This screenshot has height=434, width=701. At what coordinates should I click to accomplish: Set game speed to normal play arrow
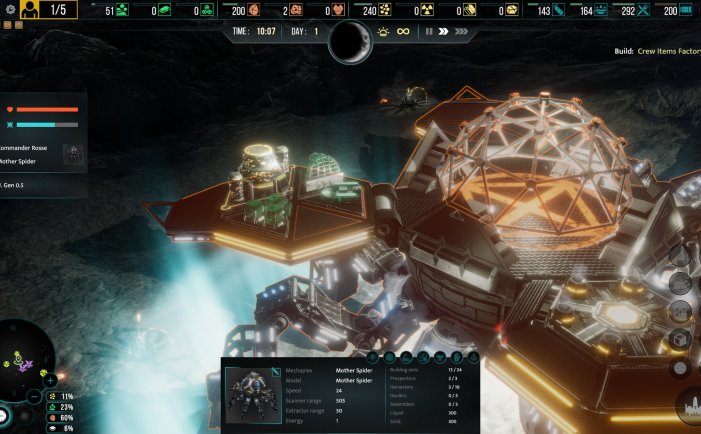(x=442, y=31)
